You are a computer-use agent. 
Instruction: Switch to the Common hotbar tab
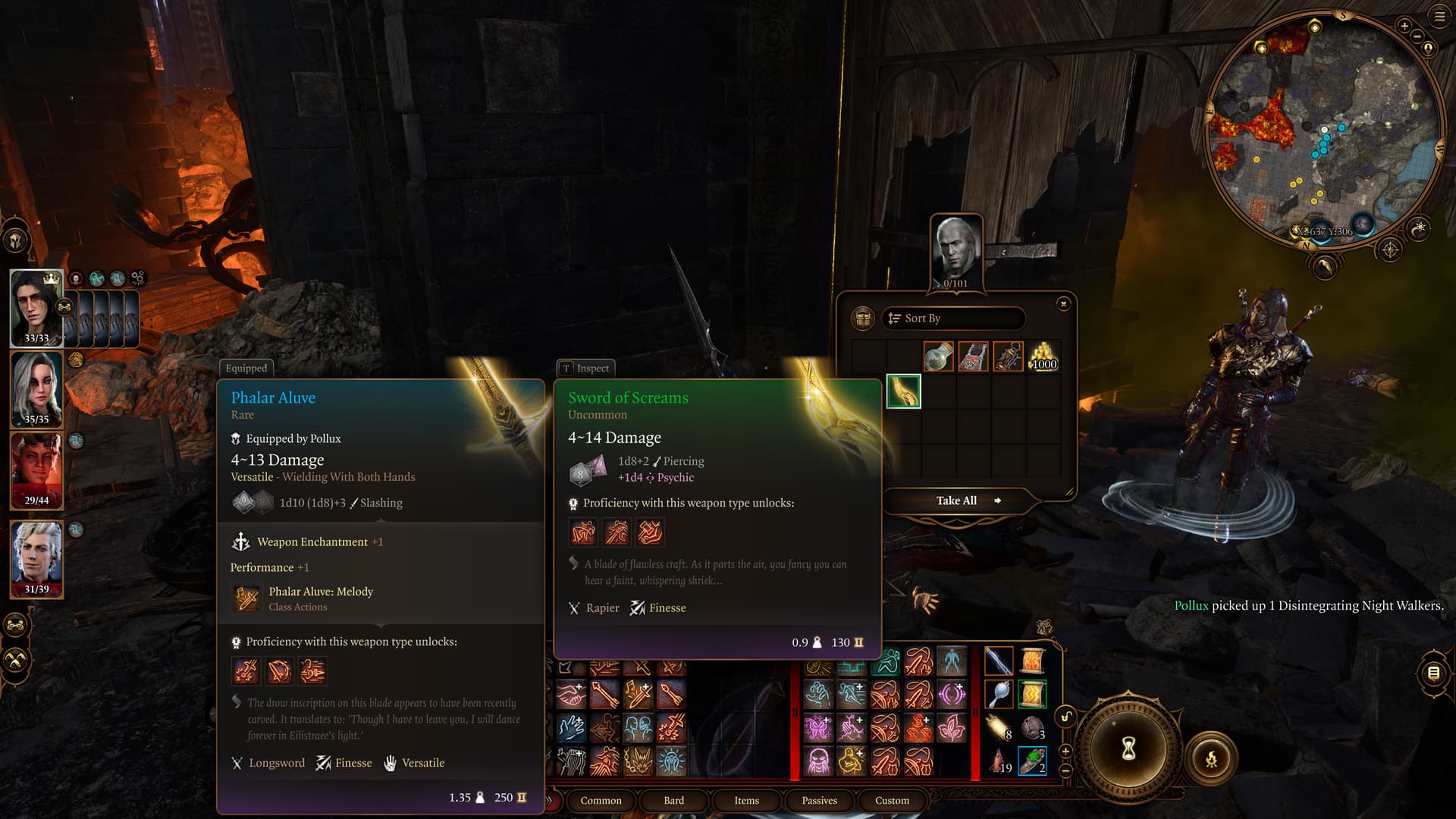[601, 800]
